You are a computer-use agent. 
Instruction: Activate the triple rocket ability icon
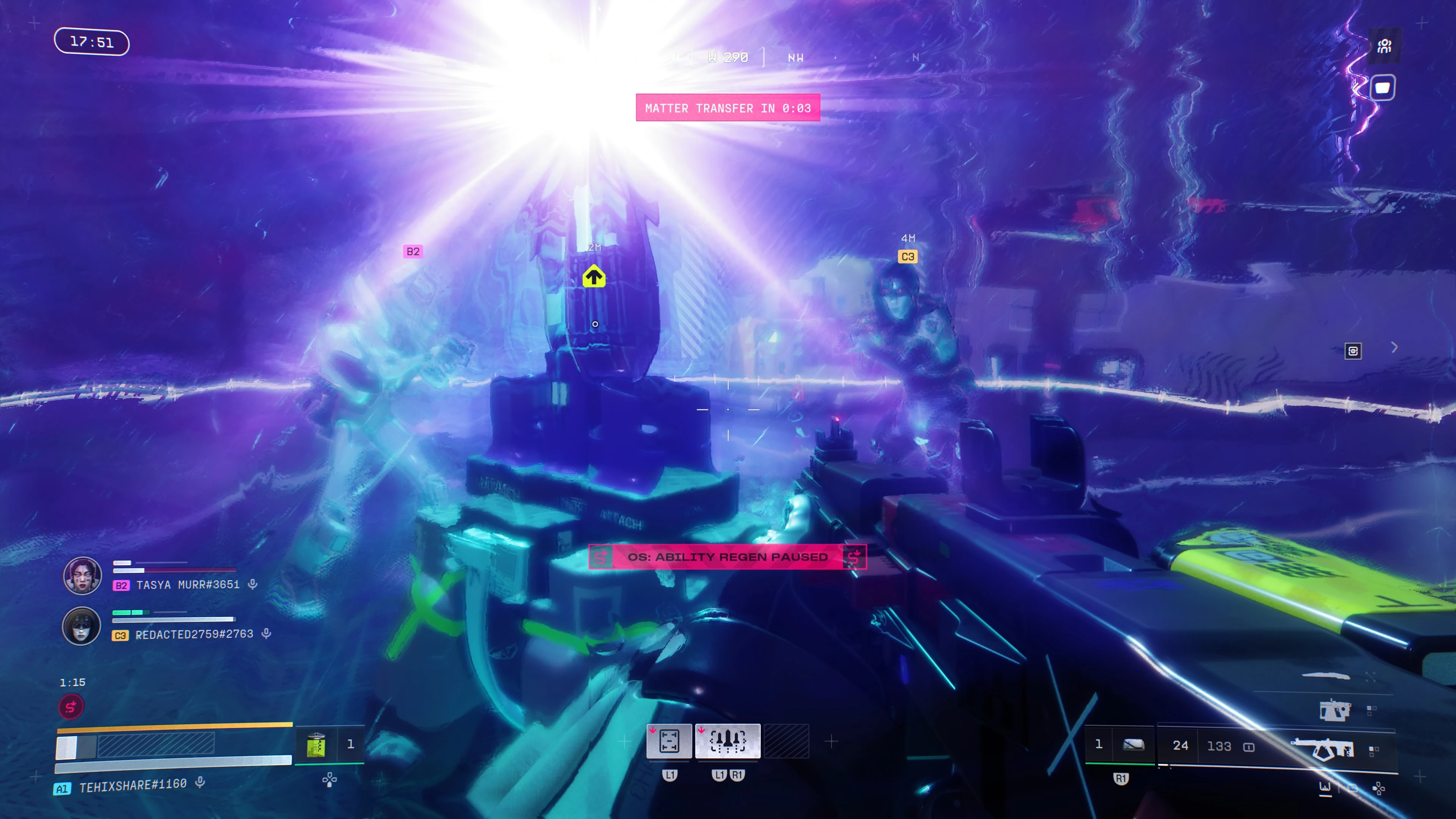[728, 741]
